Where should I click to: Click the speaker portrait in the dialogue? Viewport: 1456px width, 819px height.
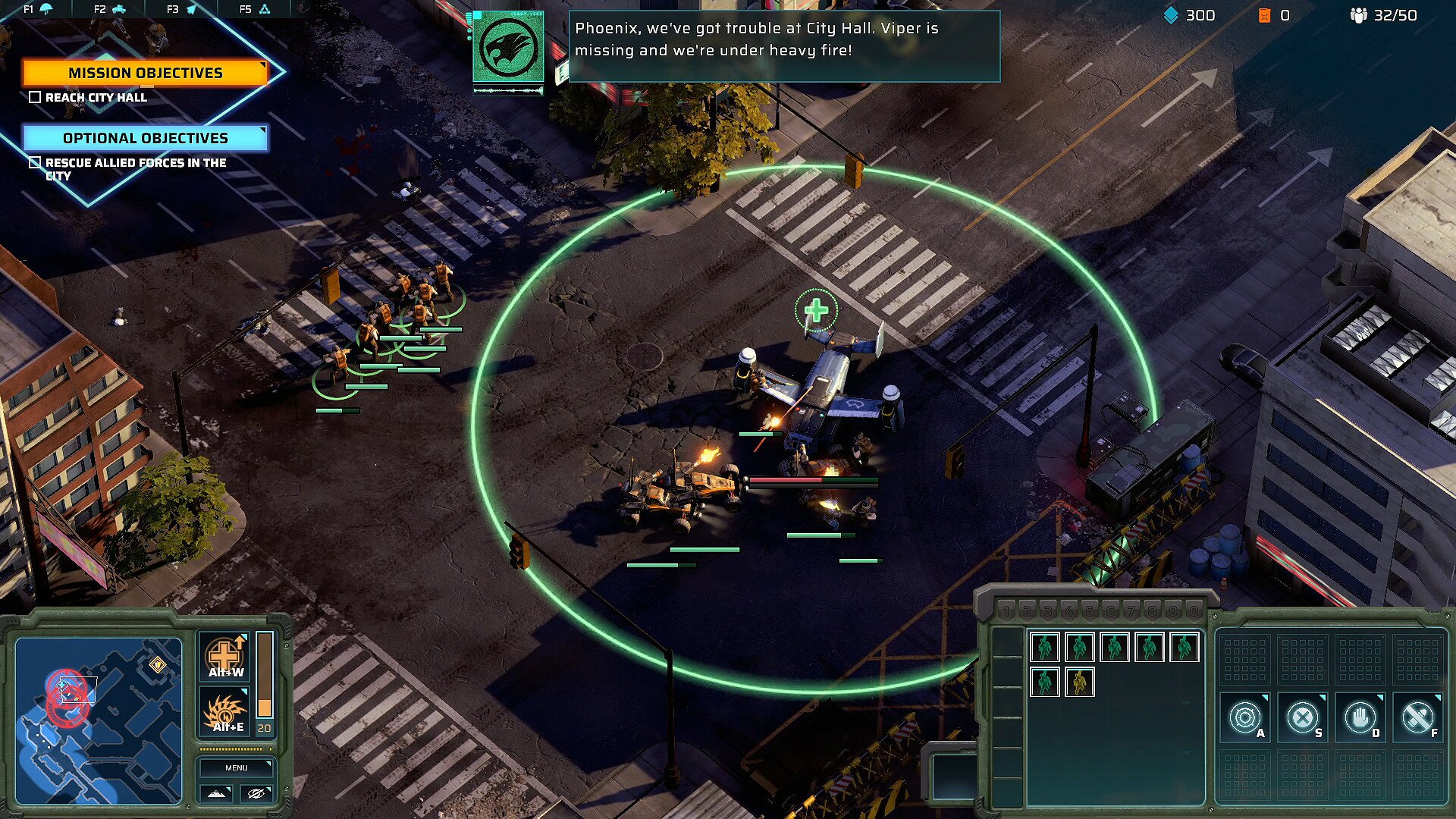tap(508, 47)
